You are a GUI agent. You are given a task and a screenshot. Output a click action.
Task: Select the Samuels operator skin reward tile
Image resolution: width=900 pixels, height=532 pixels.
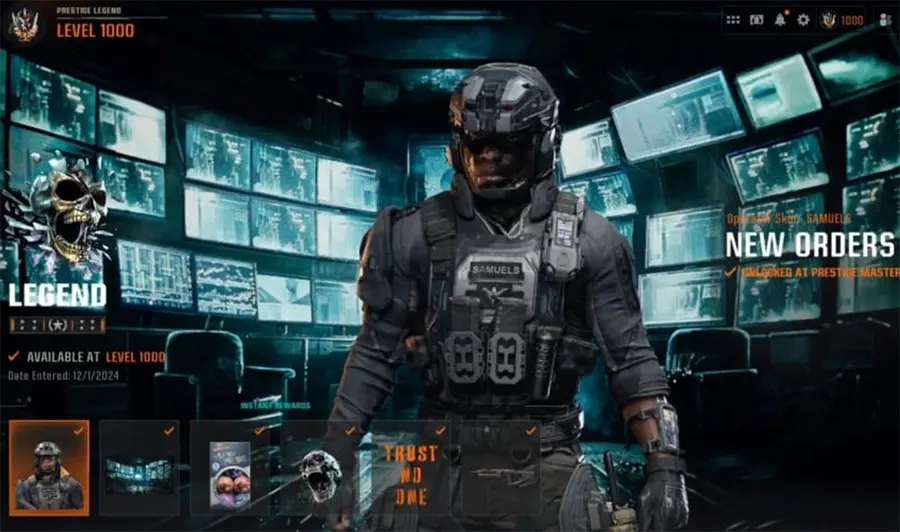(x=49, y=467)
